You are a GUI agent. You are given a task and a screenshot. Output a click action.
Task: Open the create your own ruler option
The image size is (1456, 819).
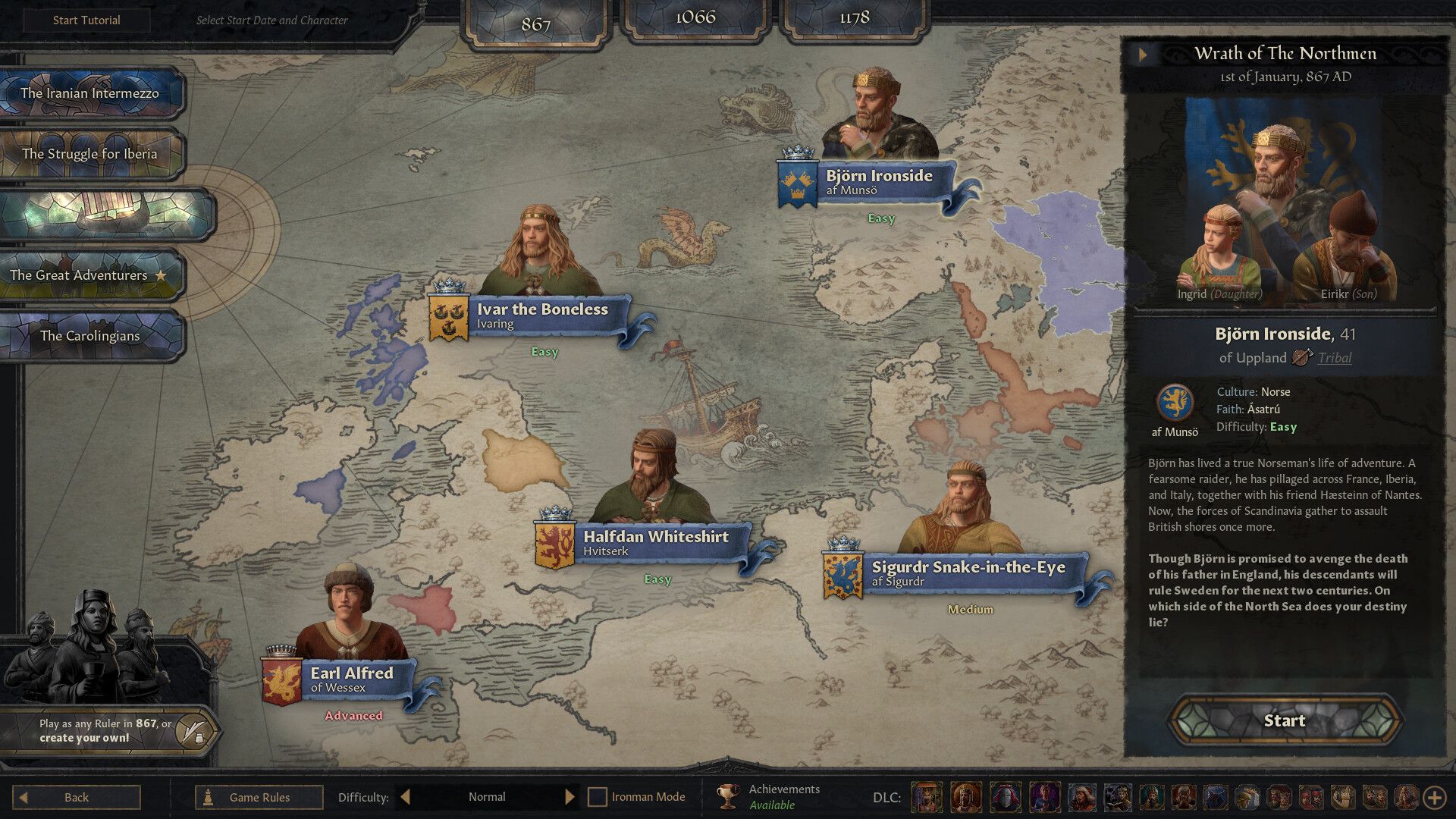click(x=195, y=731)
